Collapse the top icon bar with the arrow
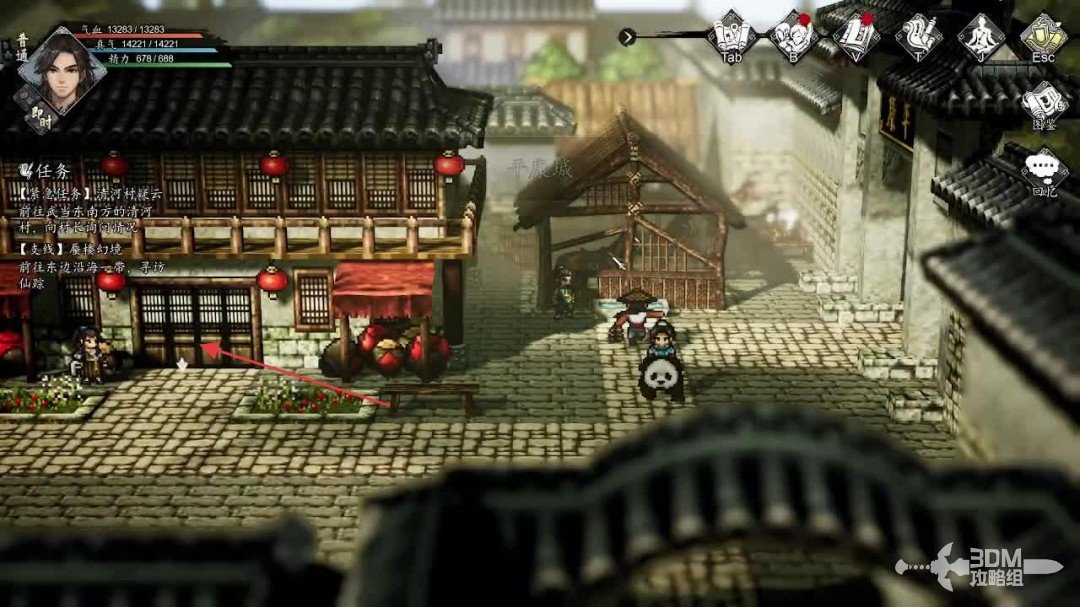Screen dimensions: 1080x607 627,37
